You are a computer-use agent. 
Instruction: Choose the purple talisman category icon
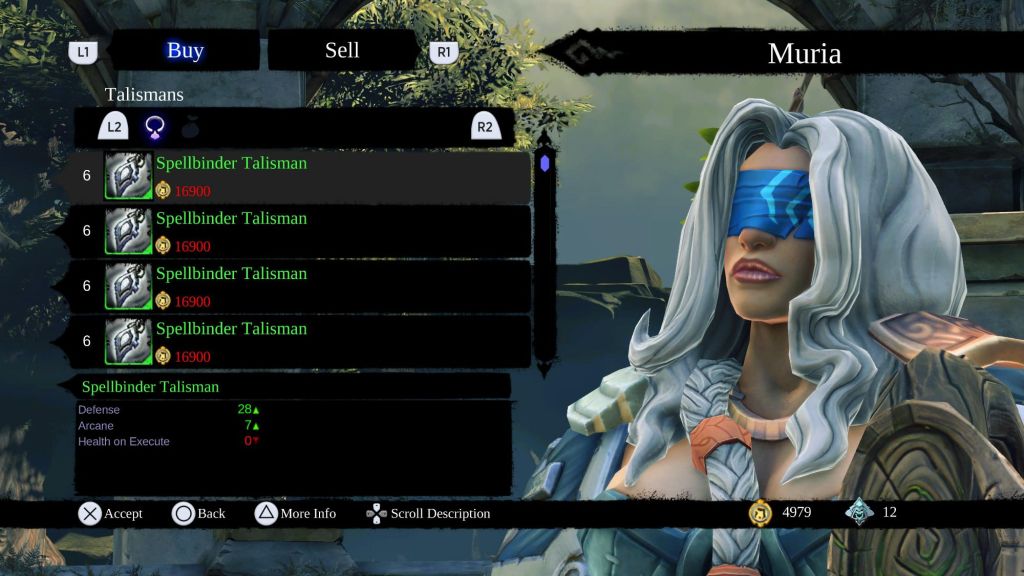tap(156, 127)
